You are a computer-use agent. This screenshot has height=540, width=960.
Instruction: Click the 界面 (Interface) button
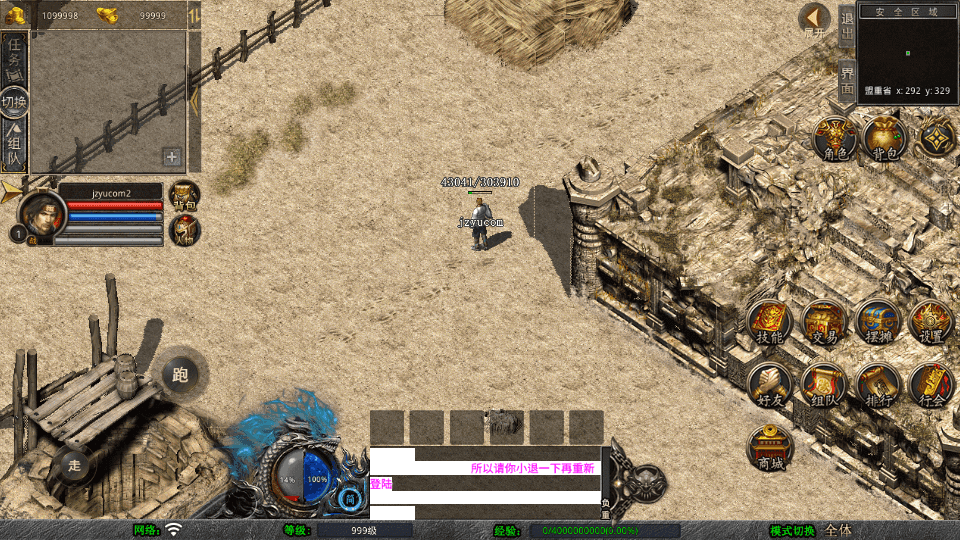coord(847,81)
